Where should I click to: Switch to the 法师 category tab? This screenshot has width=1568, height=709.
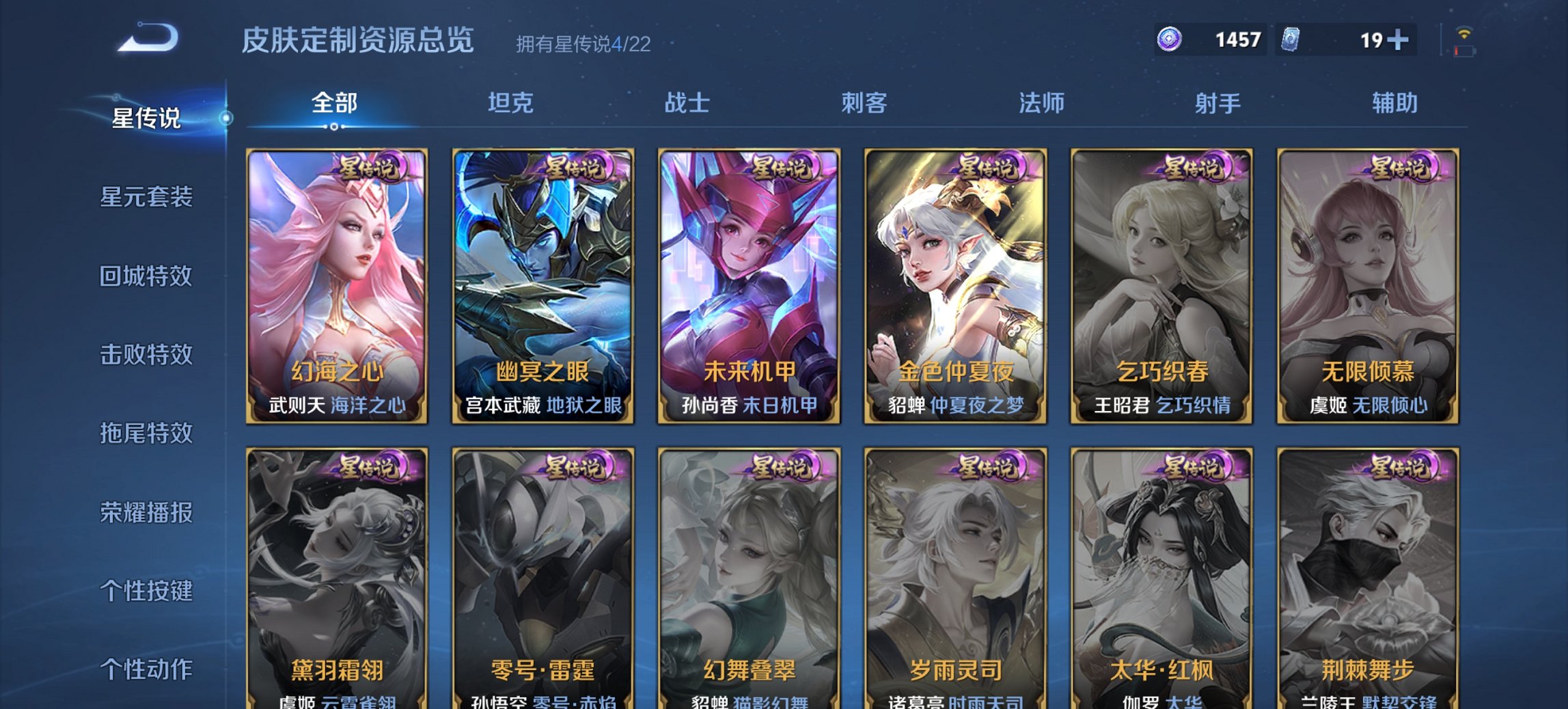coord(1039,103)
